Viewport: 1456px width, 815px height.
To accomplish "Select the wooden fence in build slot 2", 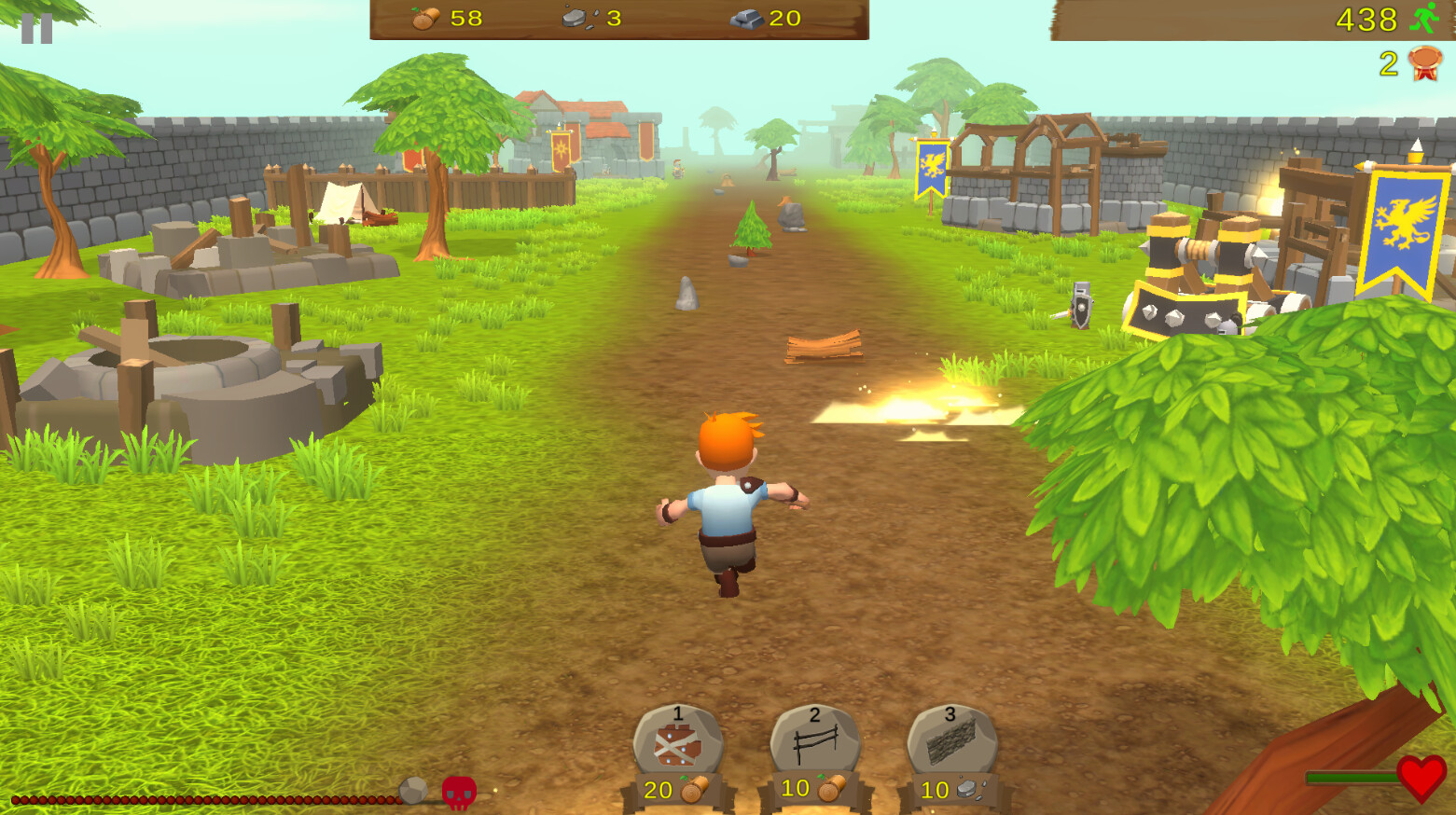I will (x=813, y=741).
